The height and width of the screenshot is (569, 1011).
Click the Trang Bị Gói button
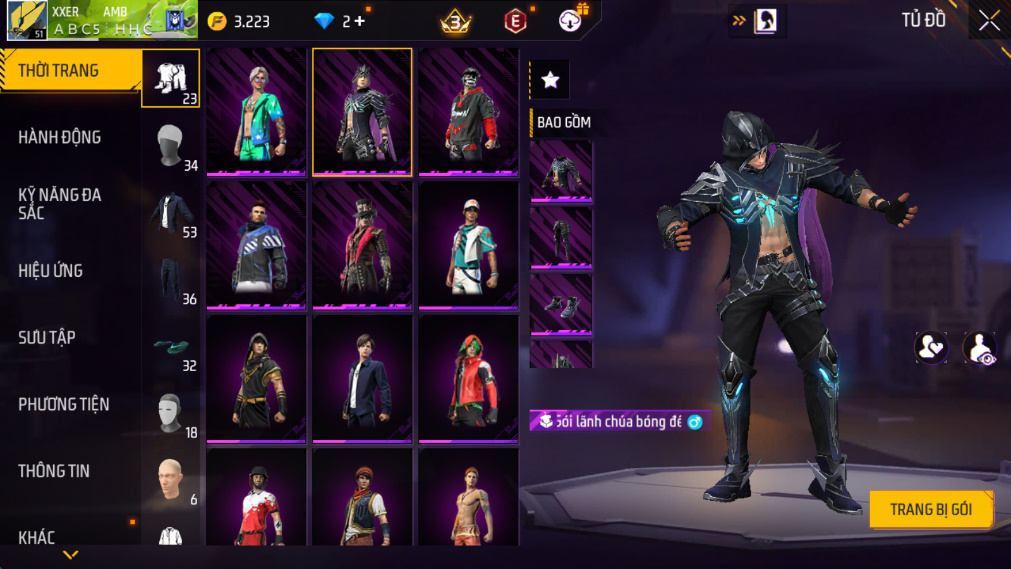(930, 510)
